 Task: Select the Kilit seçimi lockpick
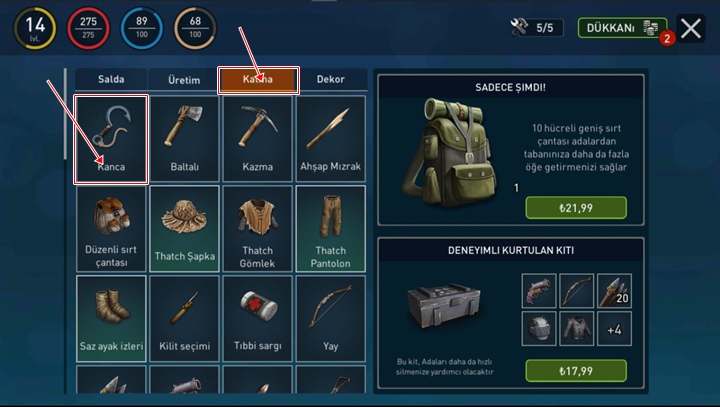click(184, 318)
